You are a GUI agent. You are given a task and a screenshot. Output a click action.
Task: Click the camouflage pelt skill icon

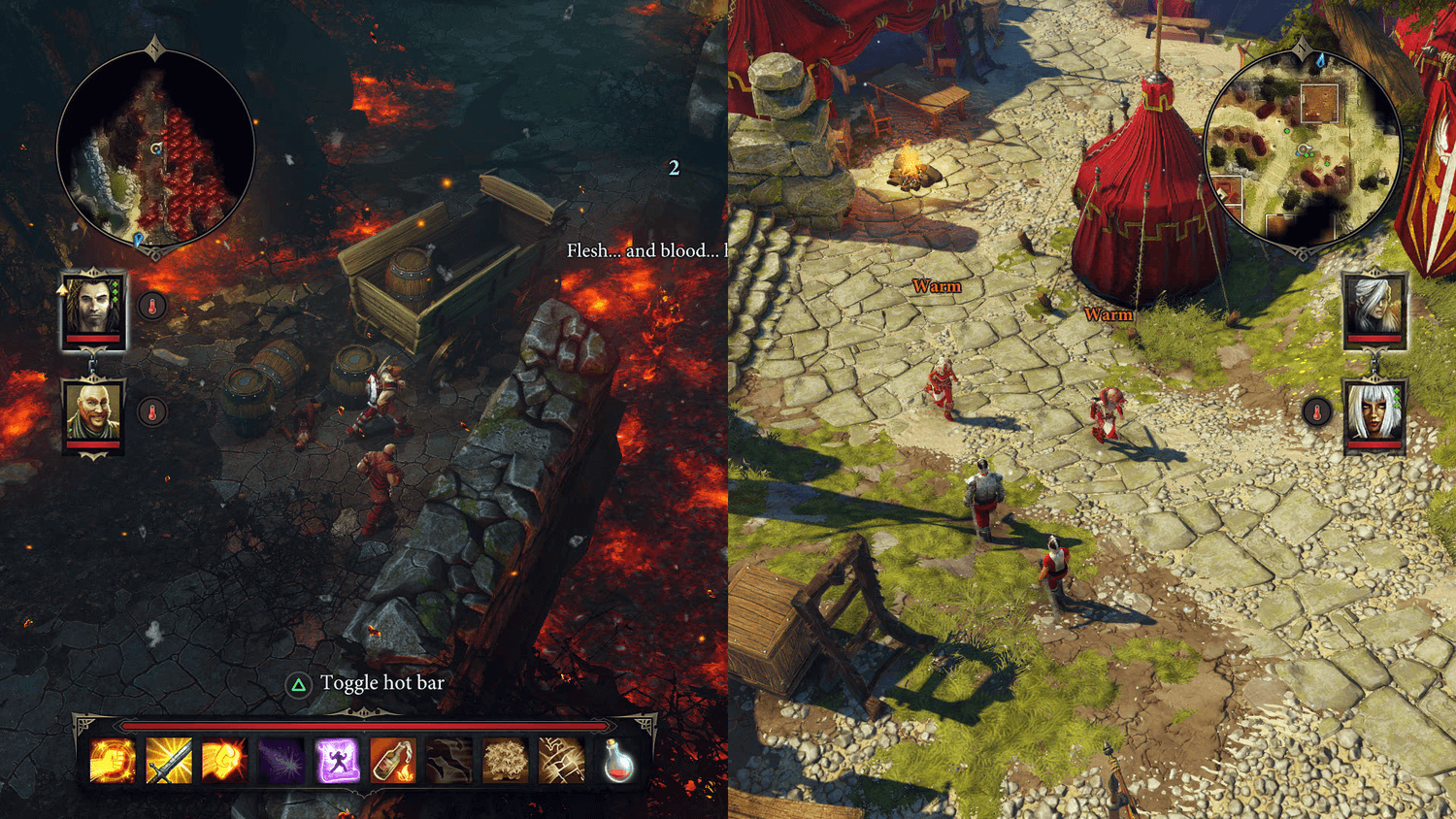click(449, 765)
